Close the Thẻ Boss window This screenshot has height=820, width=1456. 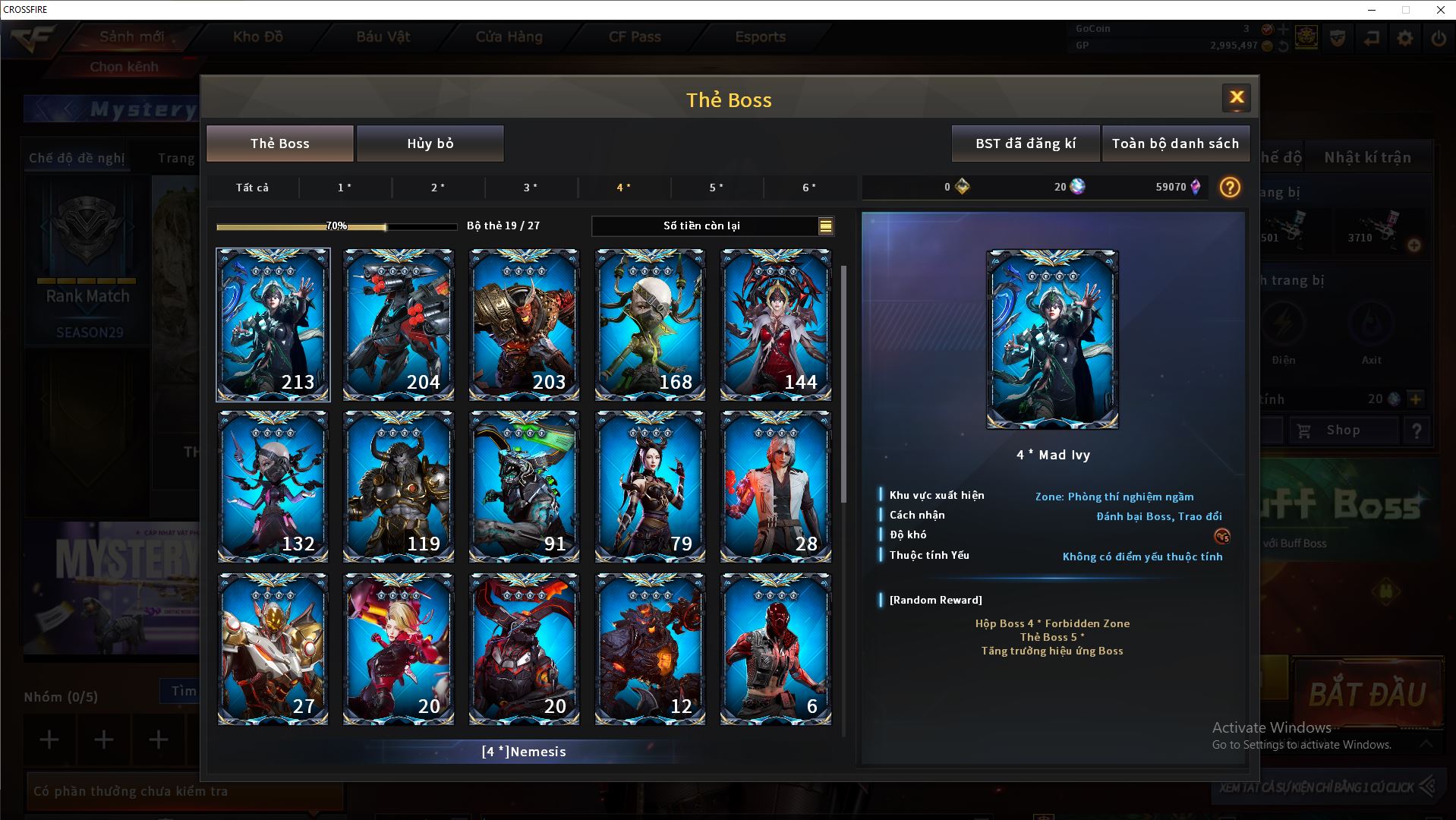[x=1236, y=97]
